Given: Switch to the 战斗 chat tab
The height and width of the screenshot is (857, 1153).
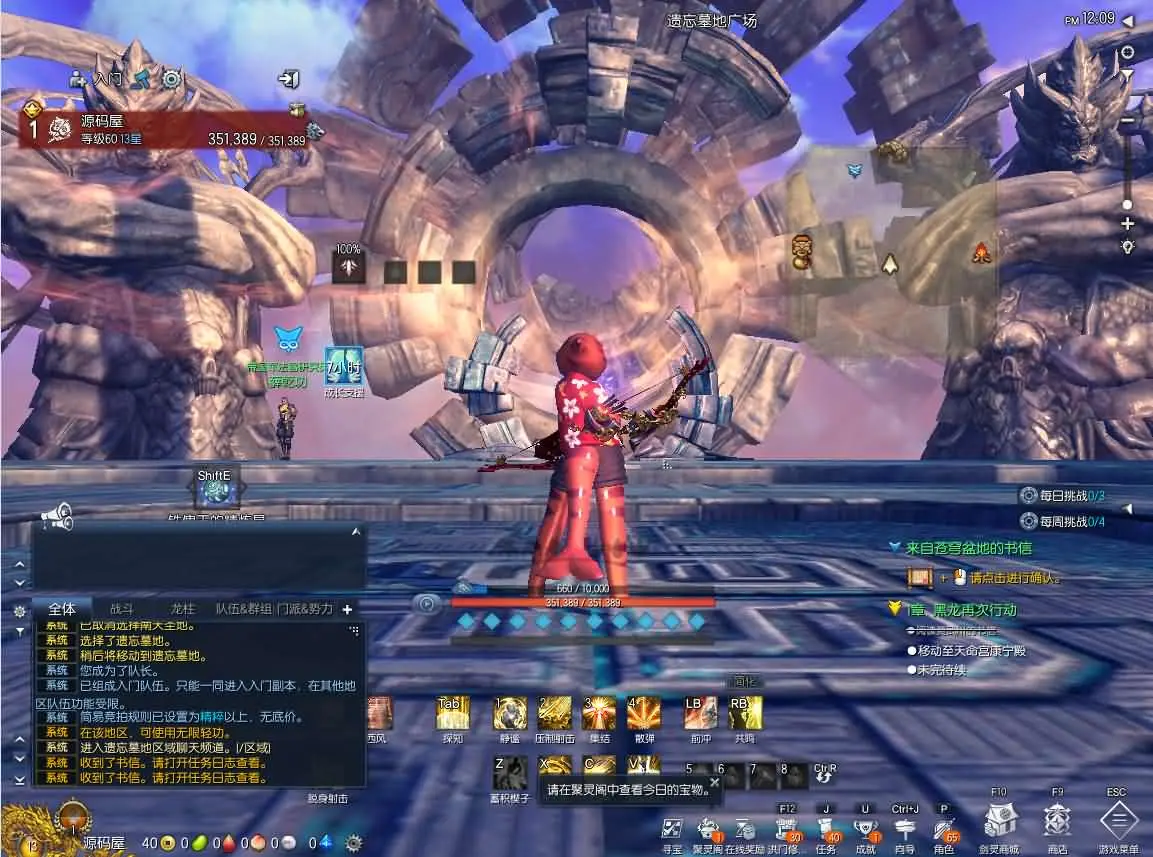Looking at the screenshot, I should tap(121, 608).
